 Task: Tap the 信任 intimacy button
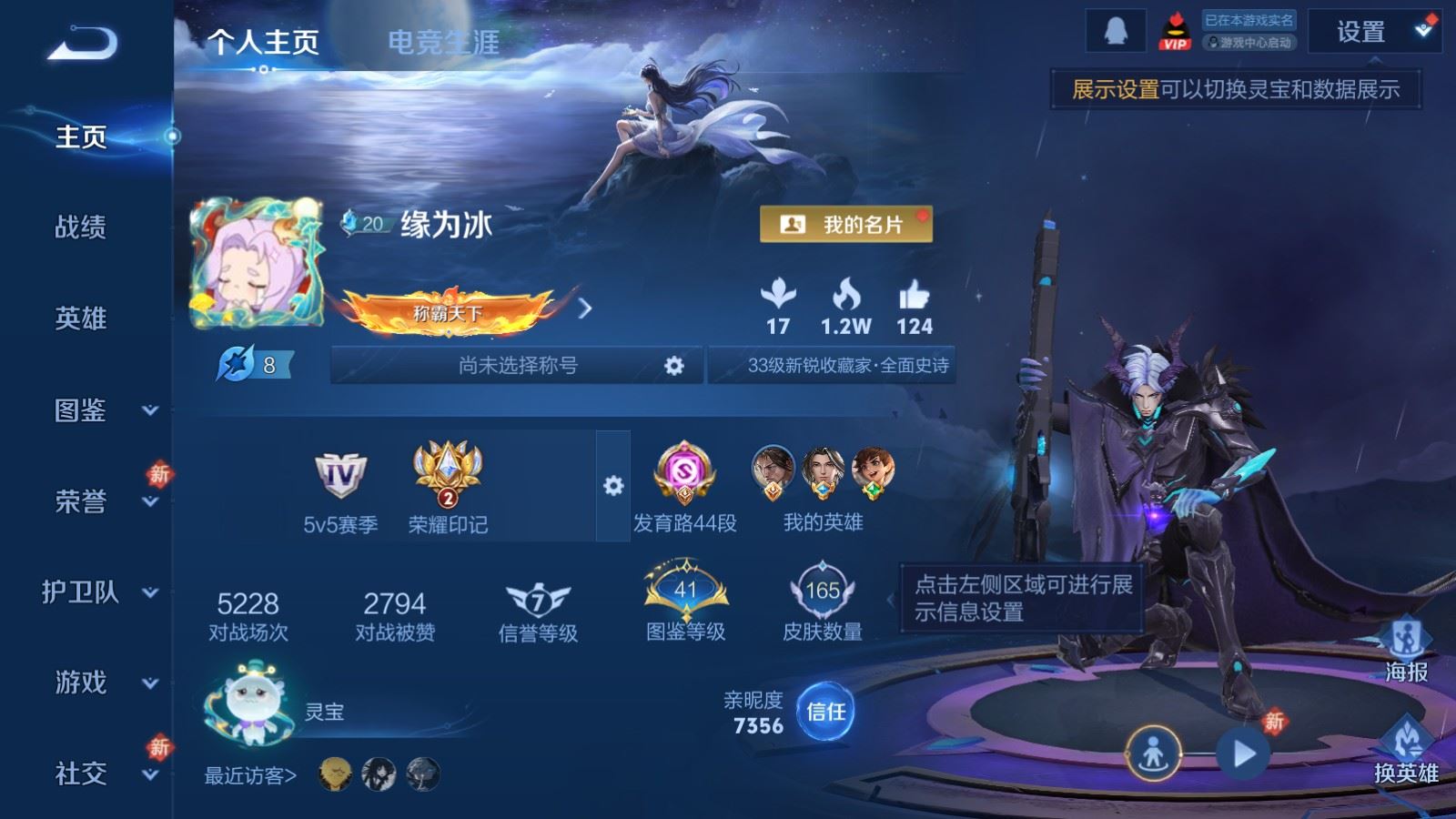(825, 712)
